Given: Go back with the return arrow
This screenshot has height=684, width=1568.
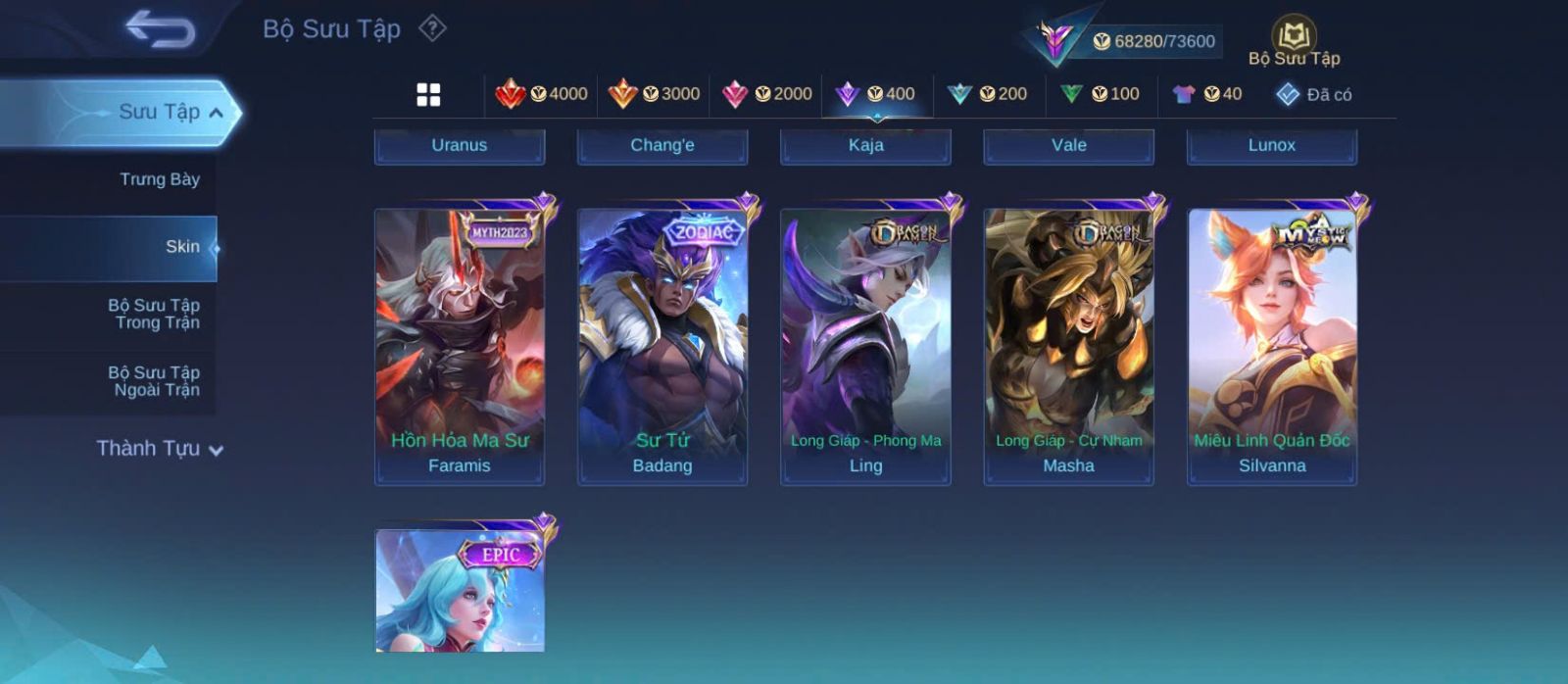Looking at the screenshot, I should (x=161, y=29).
